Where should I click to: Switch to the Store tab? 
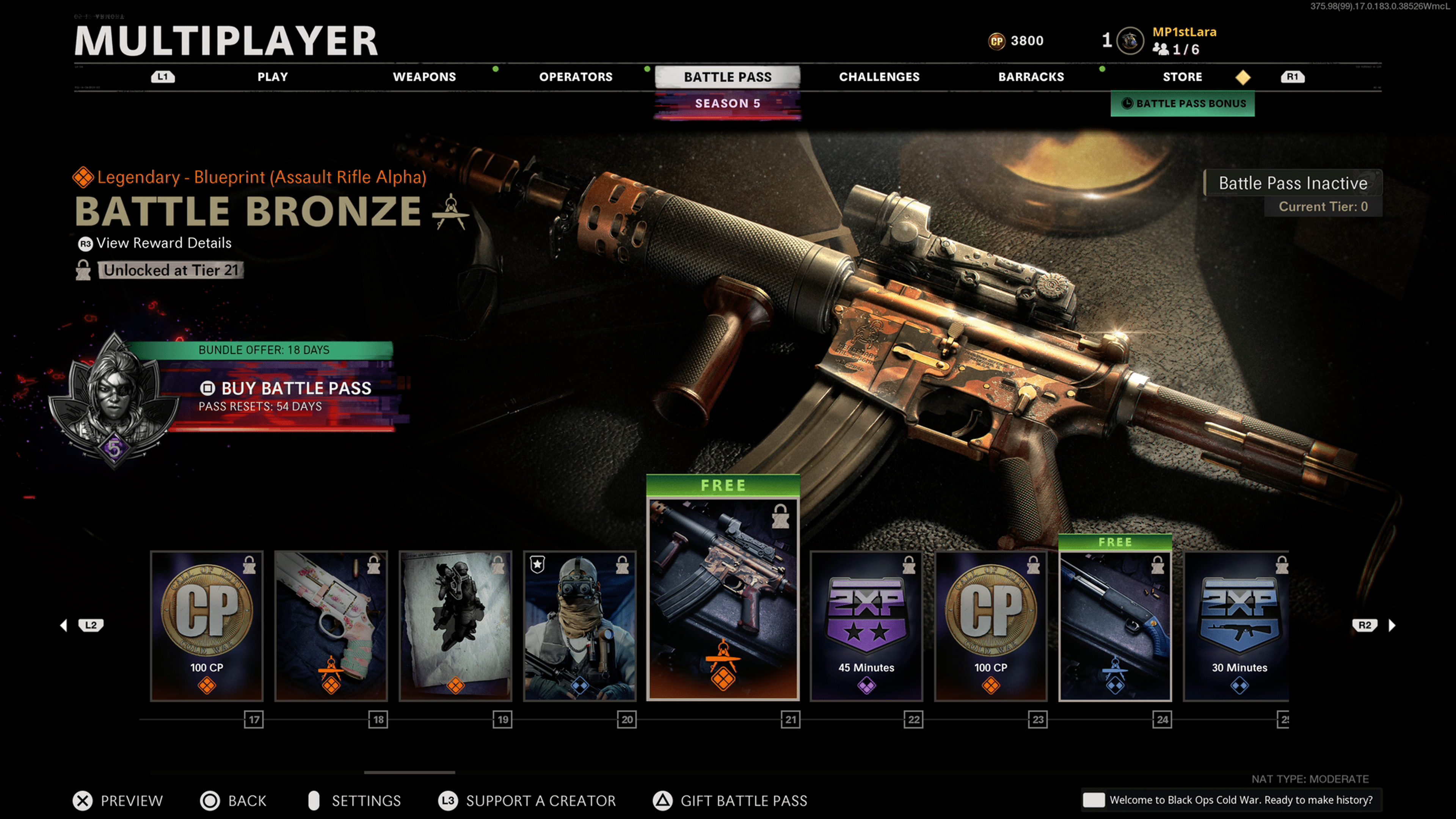click(1182, 77)
